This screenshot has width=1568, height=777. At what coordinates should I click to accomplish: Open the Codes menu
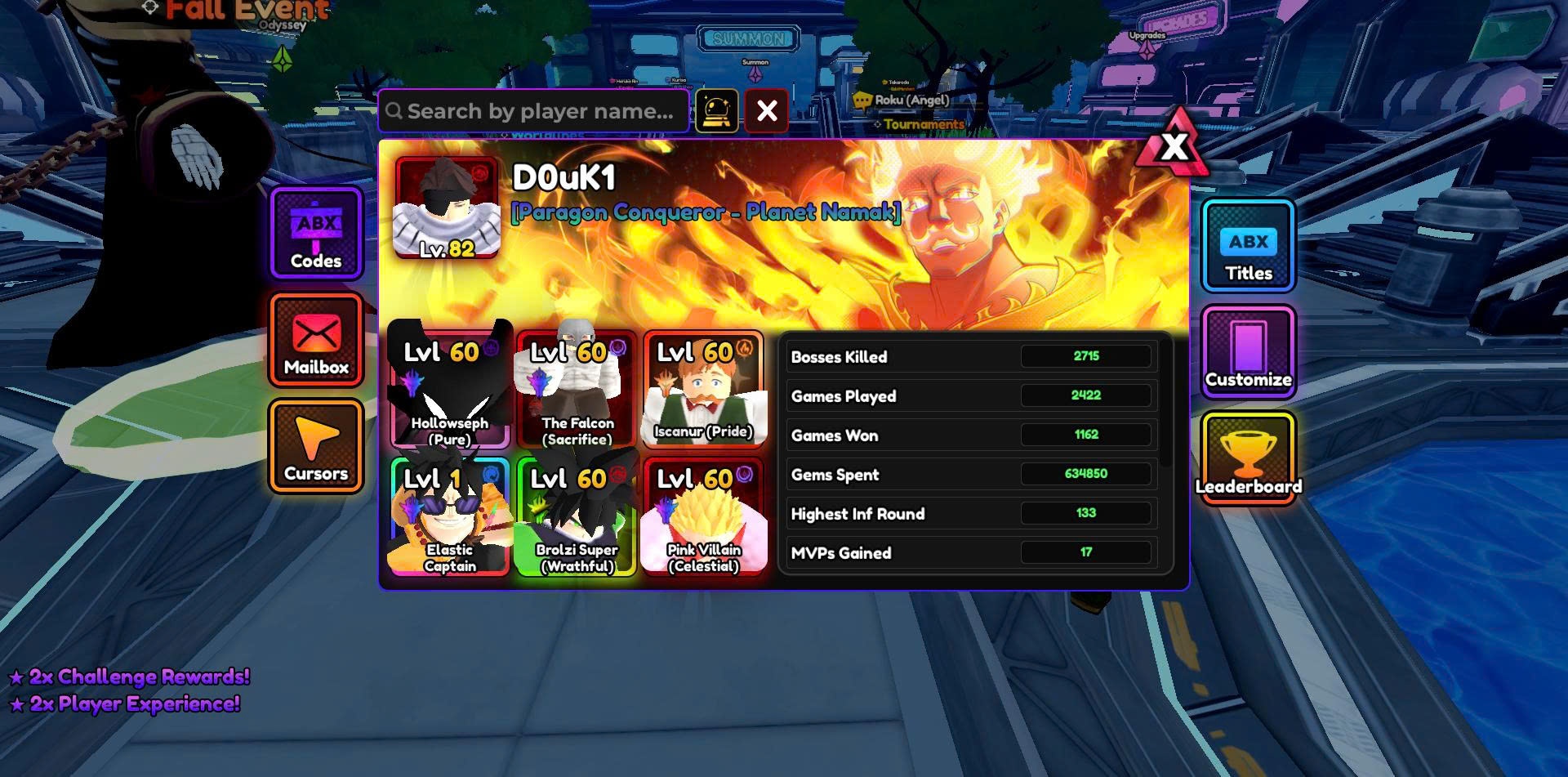(x=316, y=234)
